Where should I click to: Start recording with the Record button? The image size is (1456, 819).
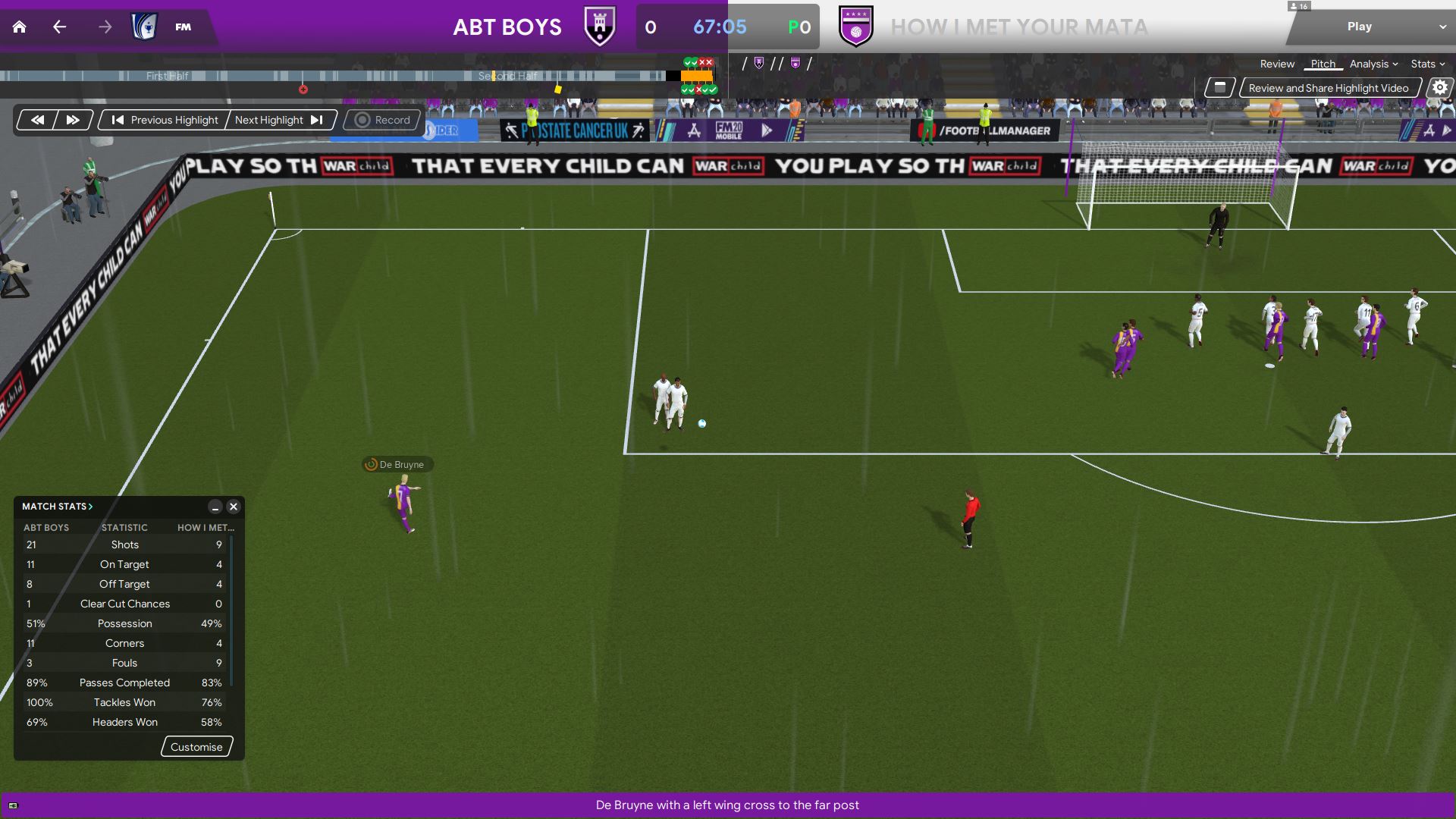click(x=382, y=120)
